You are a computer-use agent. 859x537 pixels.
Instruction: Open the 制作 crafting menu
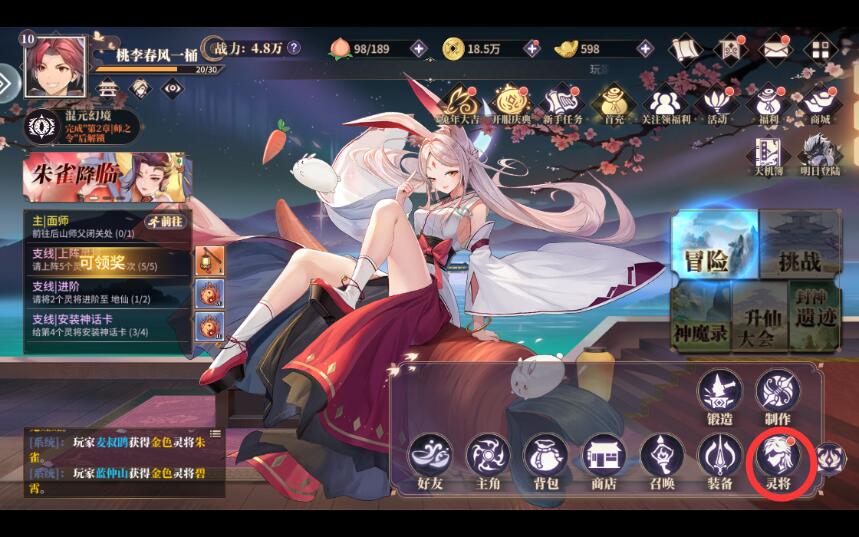click(x=776, y=393)
